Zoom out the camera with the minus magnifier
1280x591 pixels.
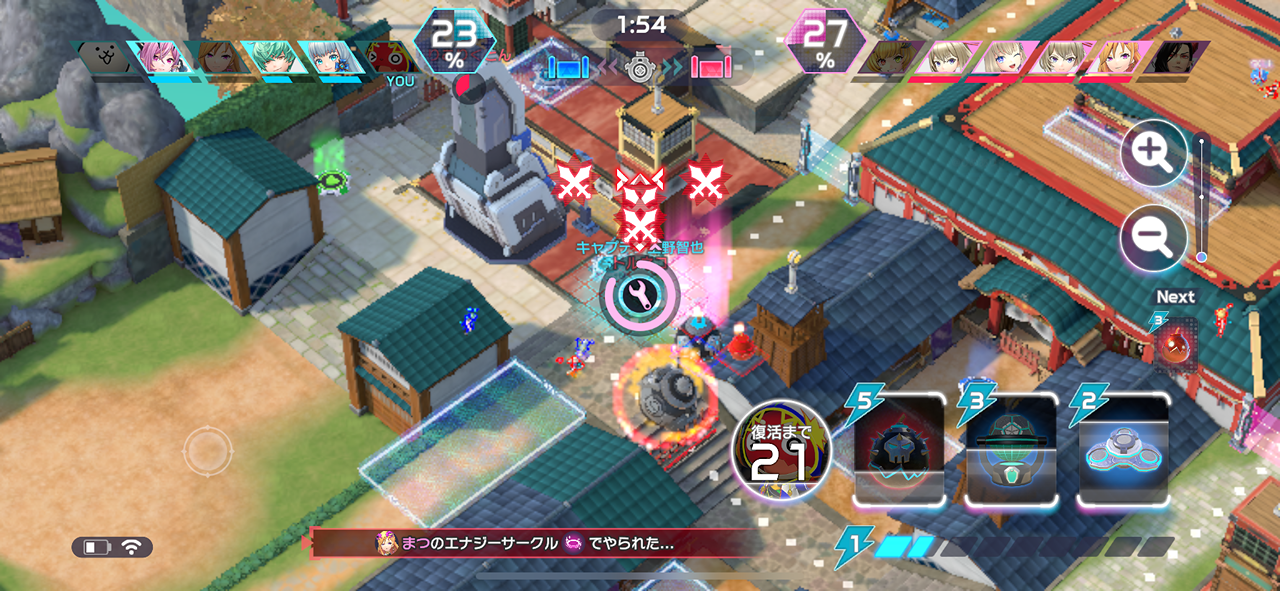click(1154, 238)
